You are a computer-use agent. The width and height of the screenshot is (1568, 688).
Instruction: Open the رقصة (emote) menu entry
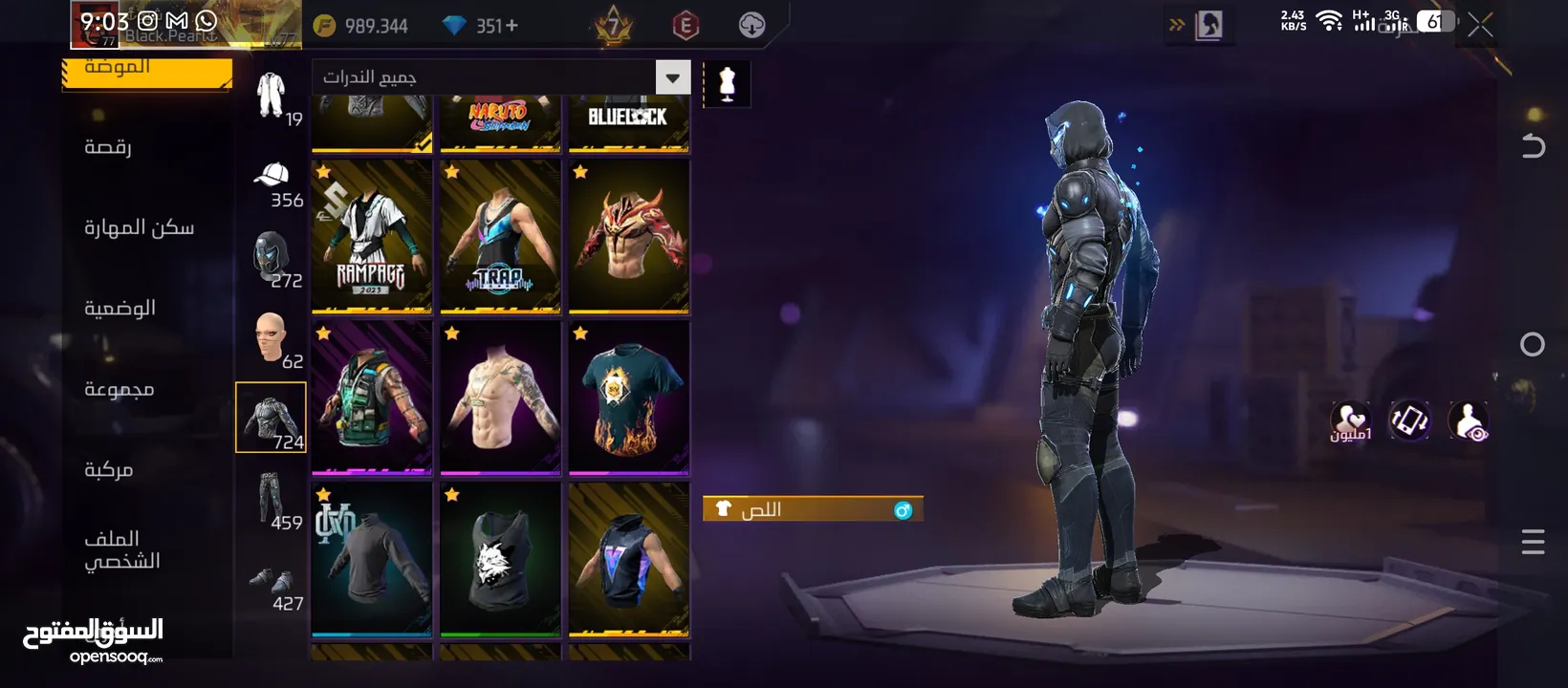108,147
